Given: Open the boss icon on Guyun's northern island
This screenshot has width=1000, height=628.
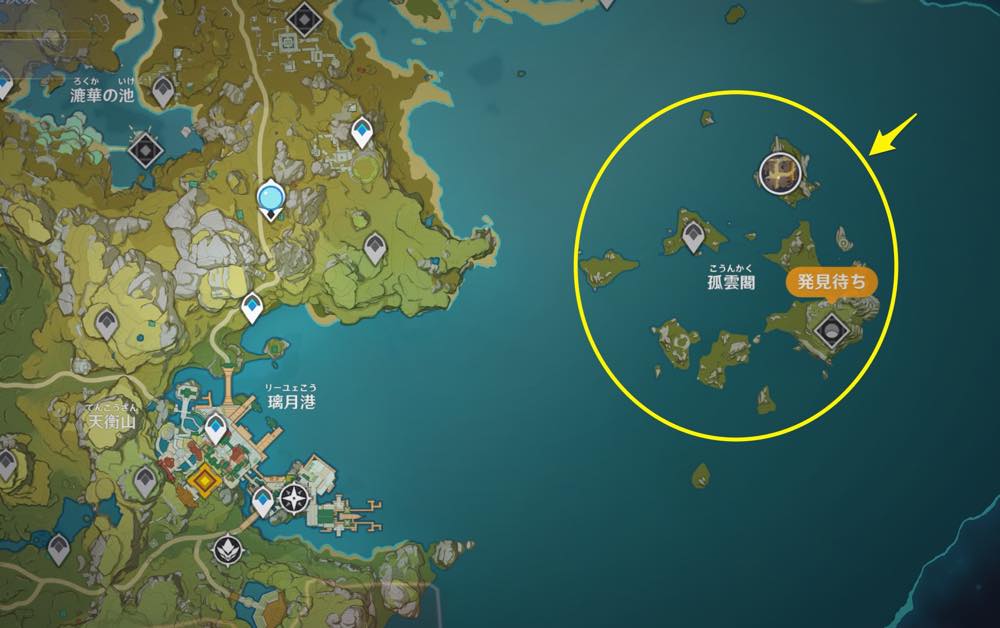Looking at the screenshot, I should 780,172.
